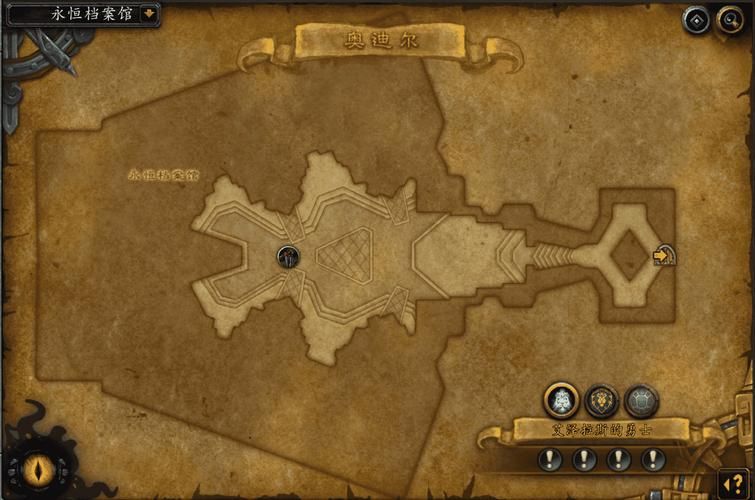Click the boss portrait marker on the map
Viewport: 755px width, 500px height.
(x=288, y=256)
